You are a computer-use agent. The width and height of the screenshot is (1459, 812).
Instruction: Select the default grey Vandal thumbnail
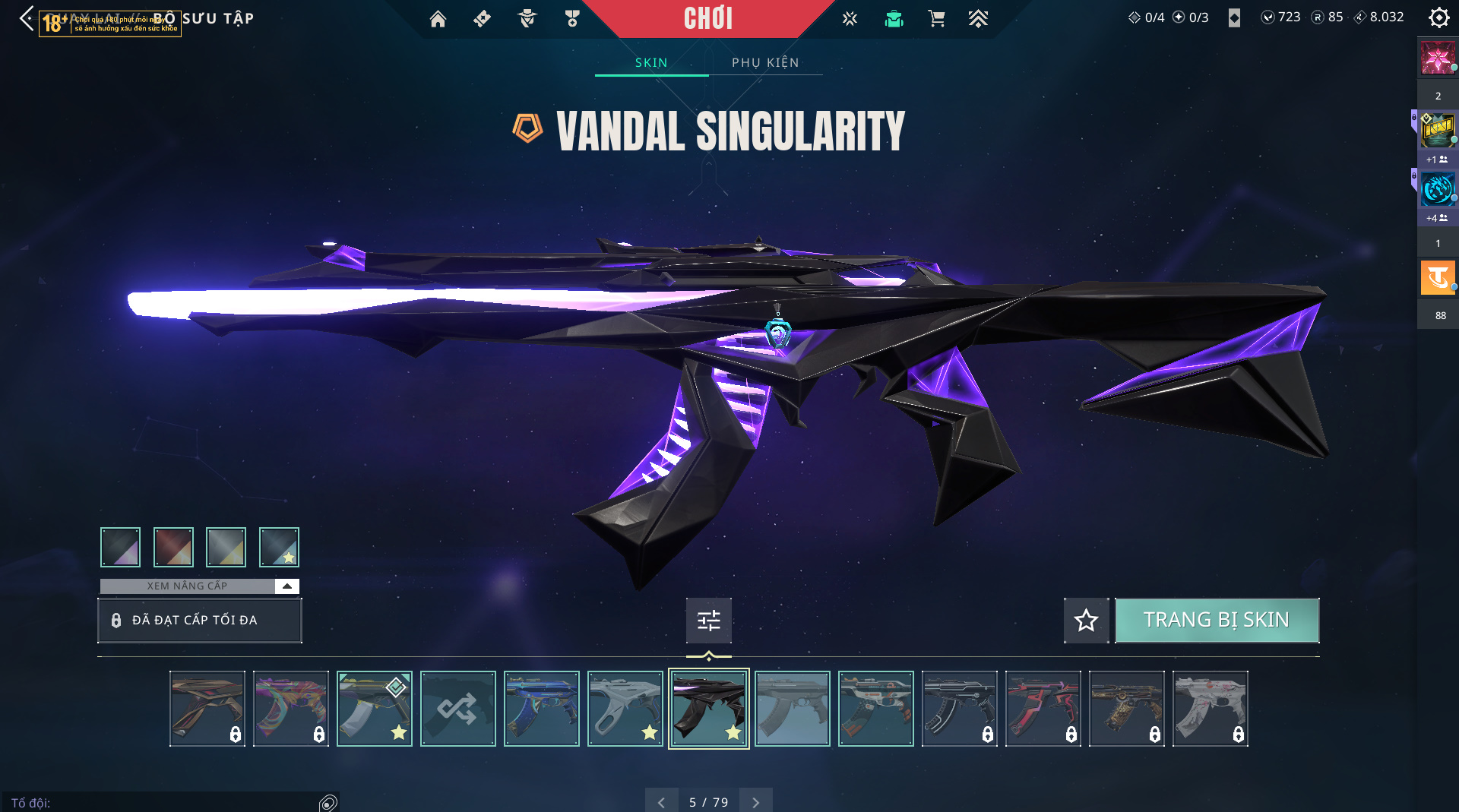click(x=792, y=709)
